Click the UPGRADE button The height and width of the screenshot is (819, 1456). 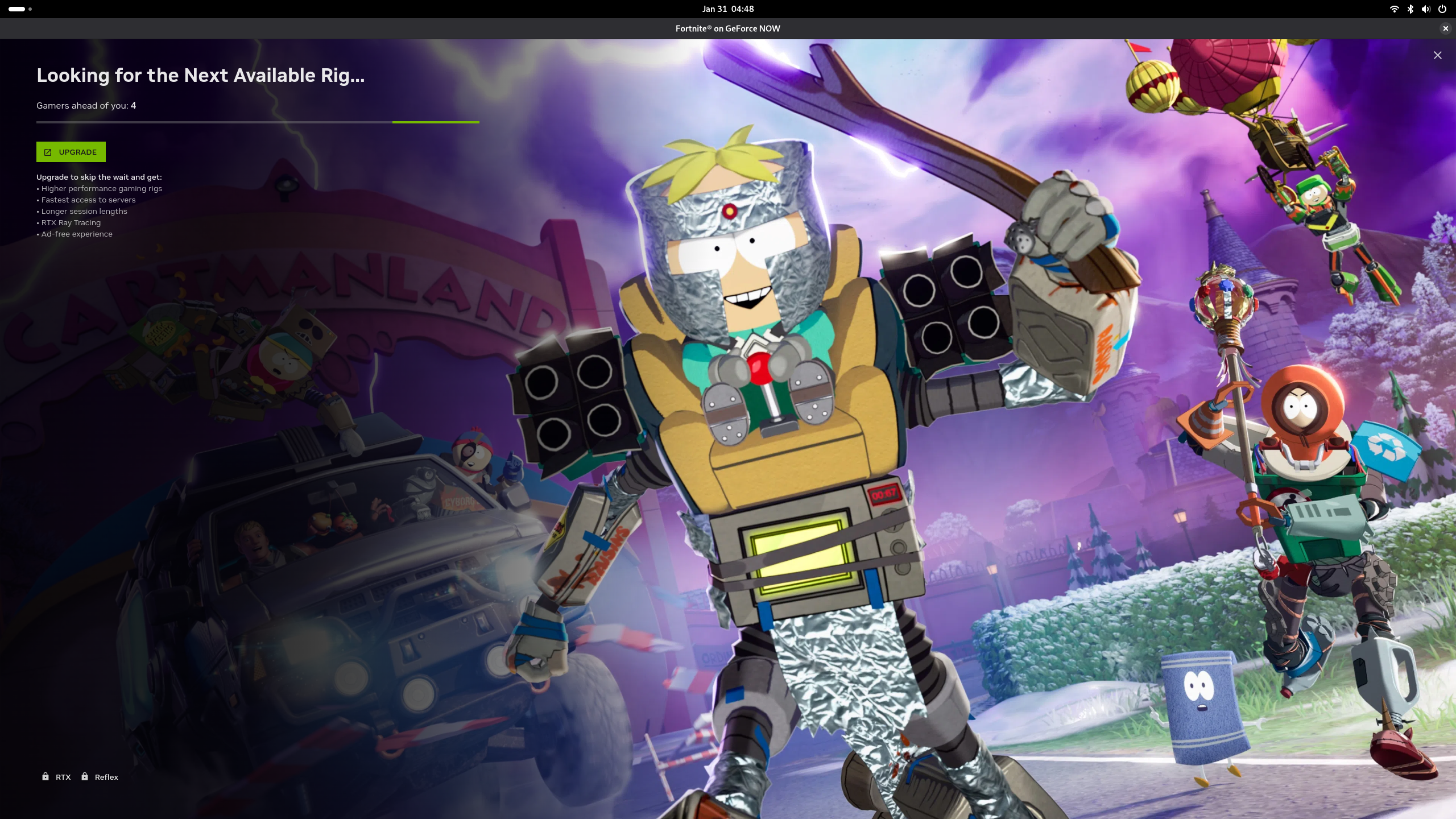(71, 152)
